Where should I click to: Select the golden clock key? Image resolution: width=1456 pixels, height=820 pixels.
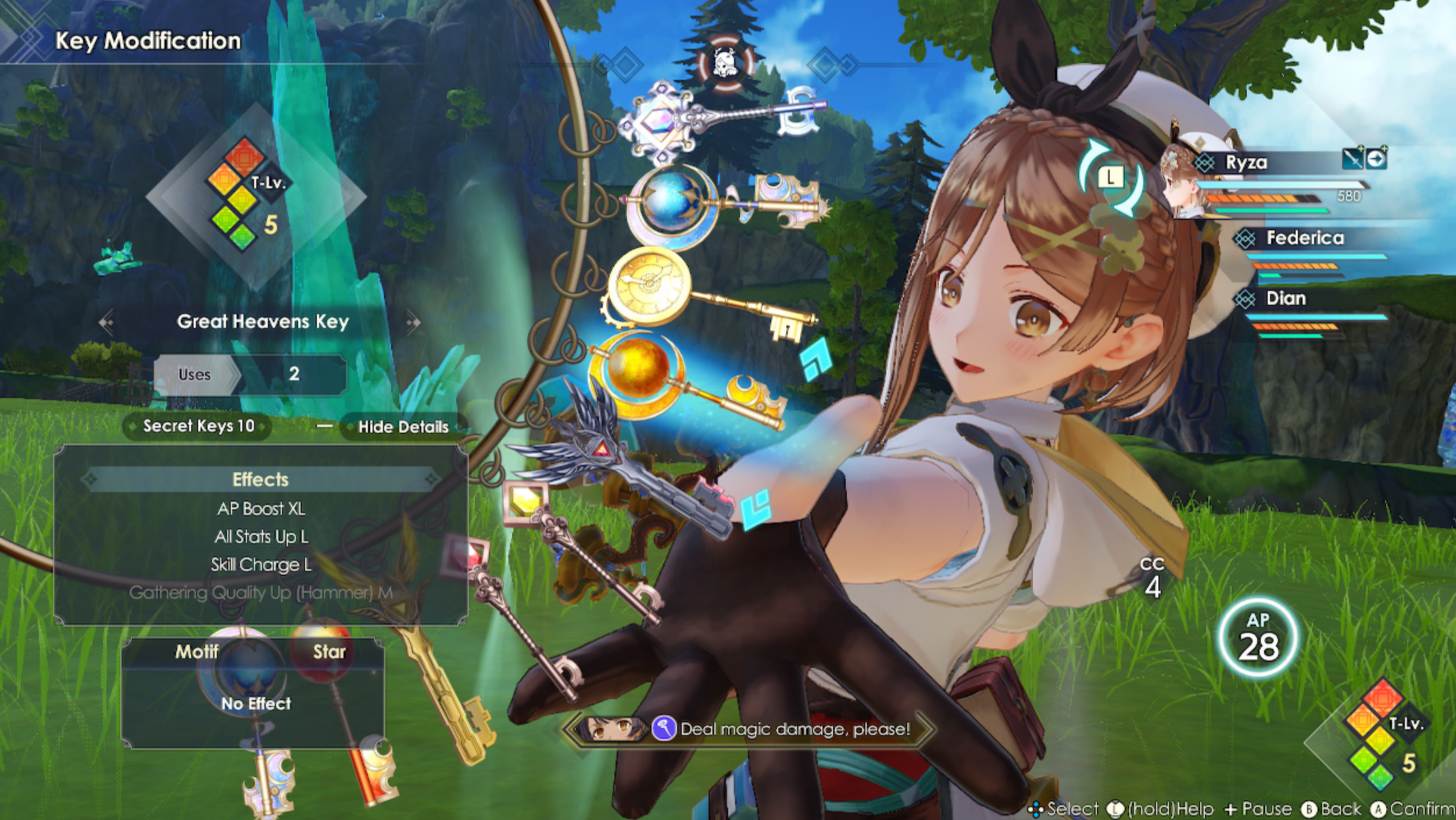650,285
